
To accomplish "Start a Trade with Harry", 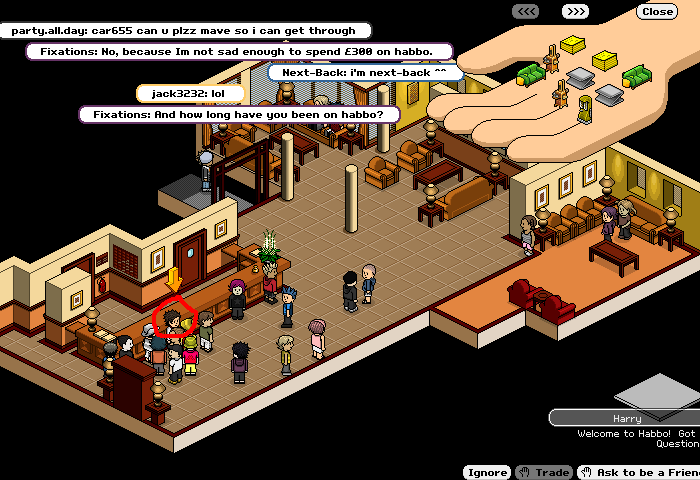I will coord(543,472).
